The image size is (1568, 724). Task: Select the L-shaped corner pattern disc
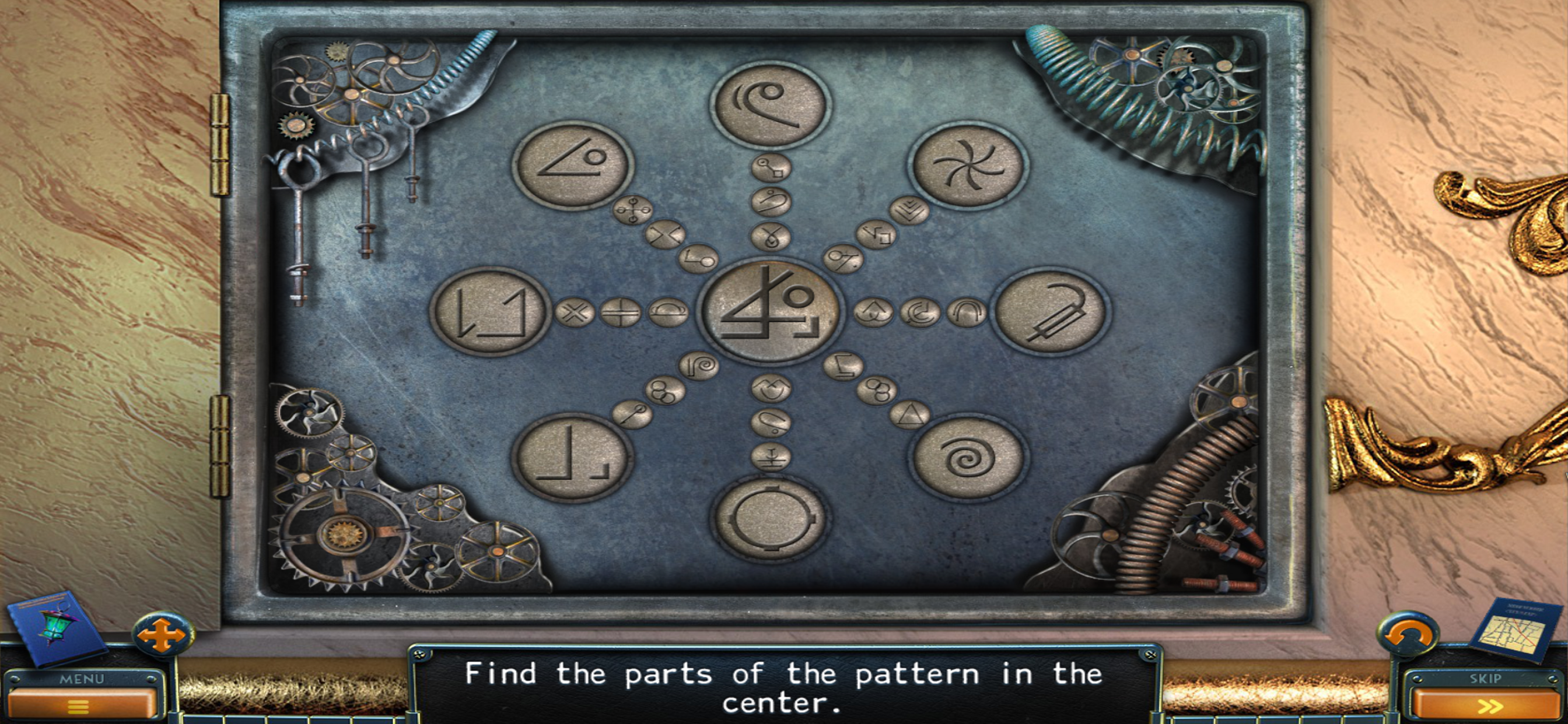point(571,458)
